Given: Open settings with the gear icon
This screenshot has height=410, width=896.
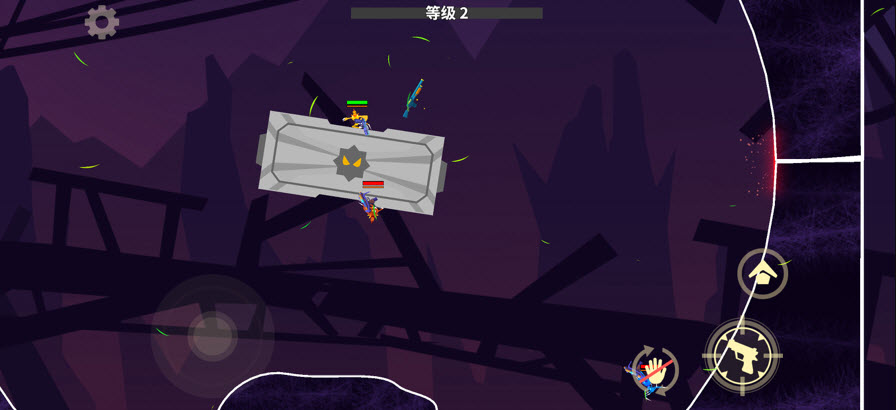Looking at the screenshot, I should coord(102,22).
